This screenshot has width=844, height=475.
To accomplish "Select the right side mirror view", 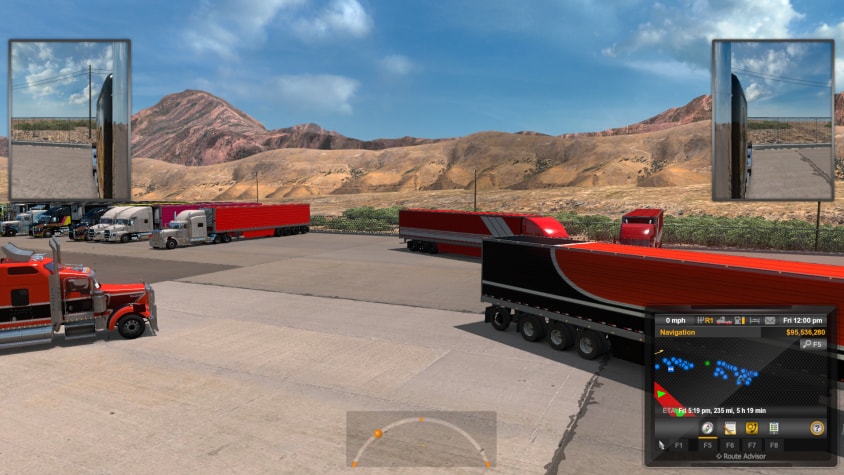I will point(772,120).
